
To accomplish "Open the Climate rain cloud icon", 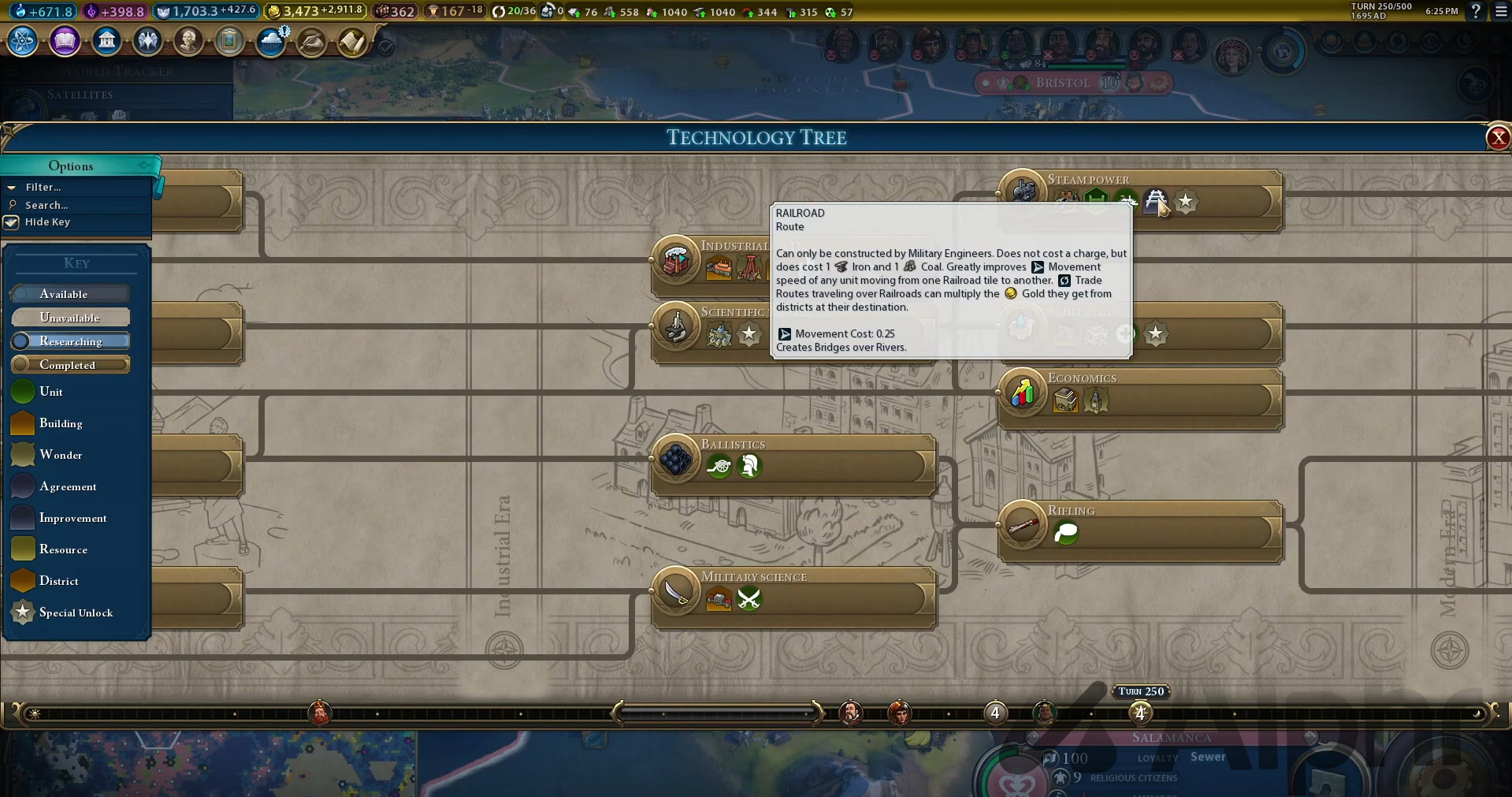I will [x=272, y=41].
